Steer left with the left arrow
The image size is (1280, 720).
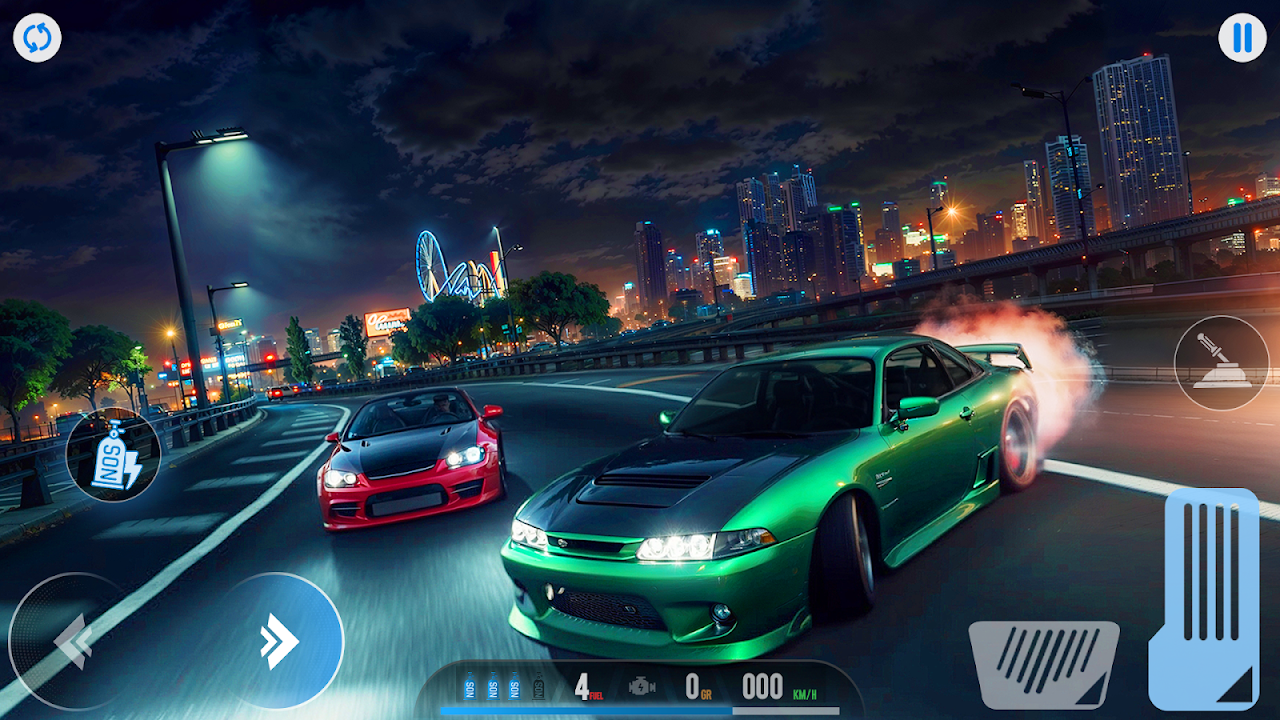click(x=72, y=641)
